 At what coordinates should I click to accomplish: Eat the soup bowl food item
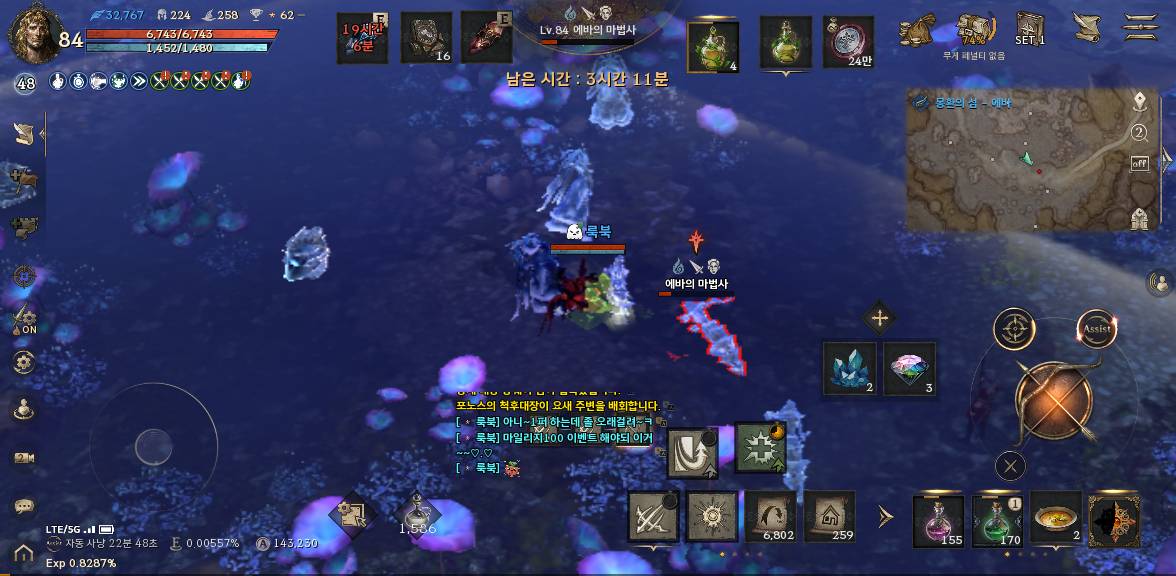1056,519
